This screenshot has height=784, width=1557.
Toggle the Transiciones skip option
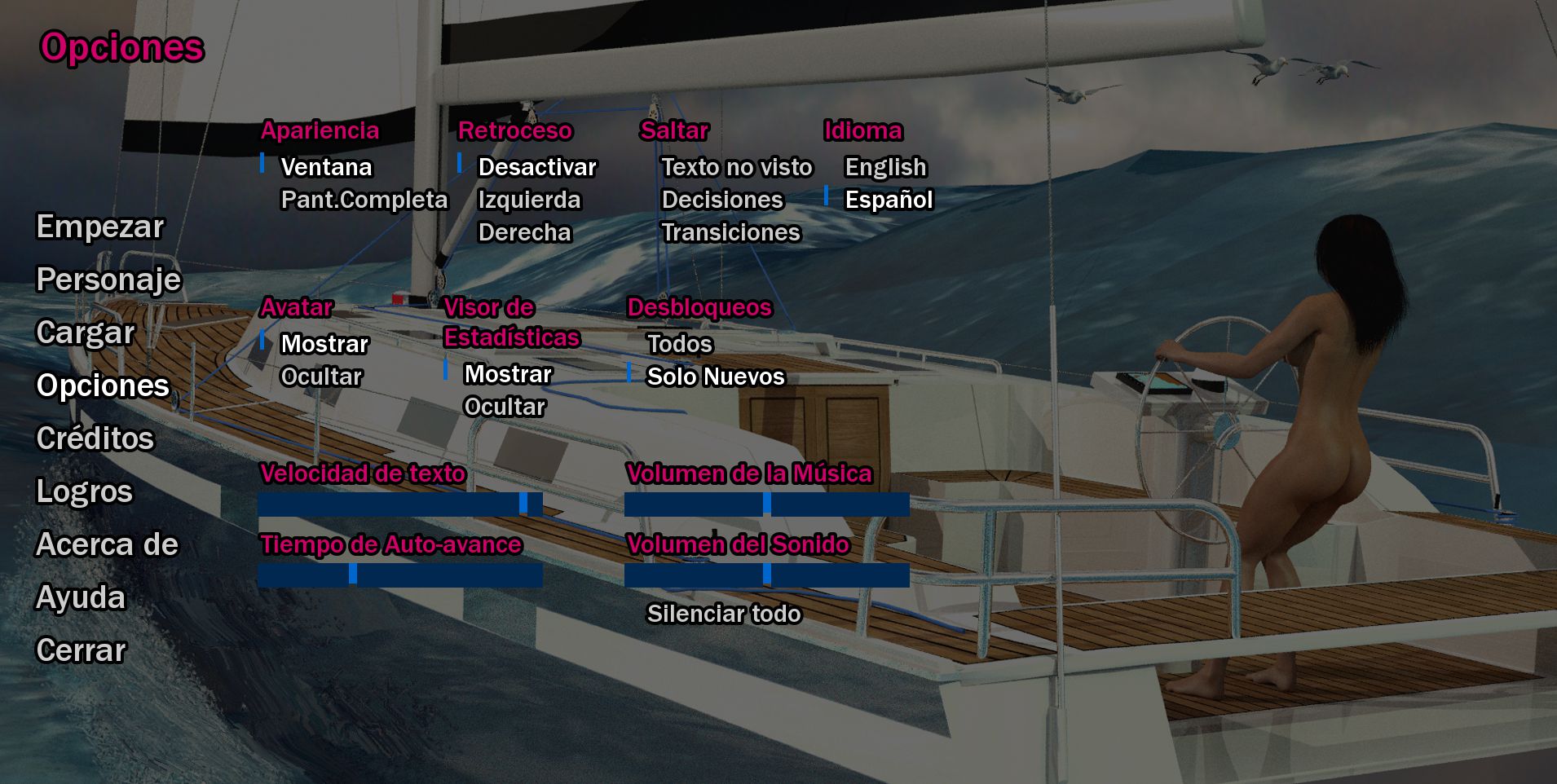pyautogui.click(x=730, y=232)
